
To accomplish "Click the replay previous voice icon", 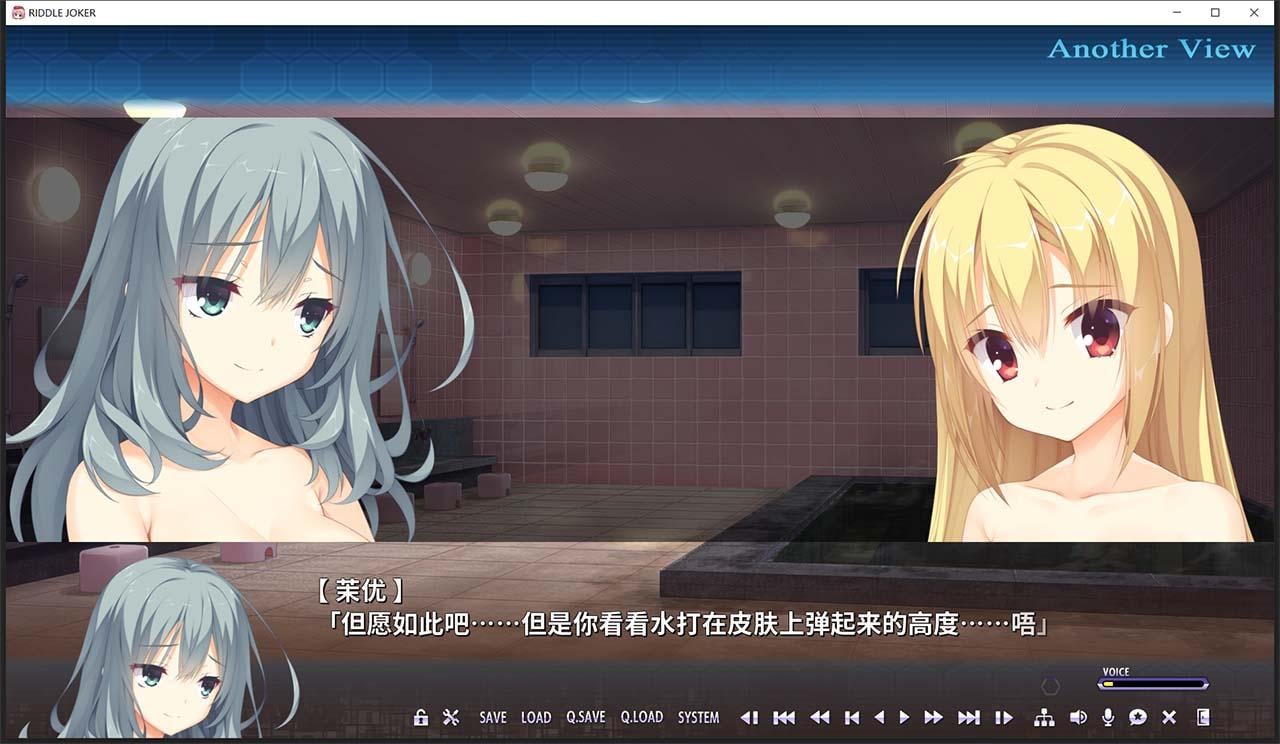I will click(751, 717).
